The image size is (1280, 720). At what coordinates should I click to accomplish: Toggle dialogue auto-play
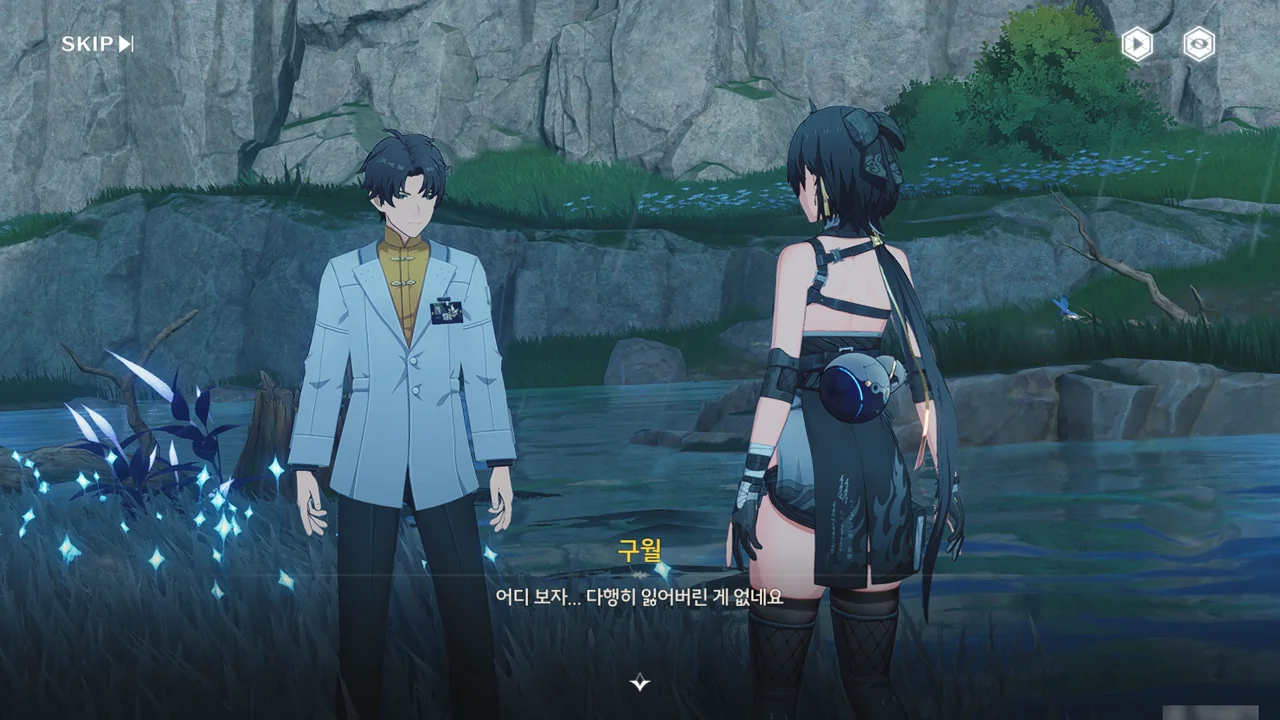pyautogui.click(x=1136, y=44)
